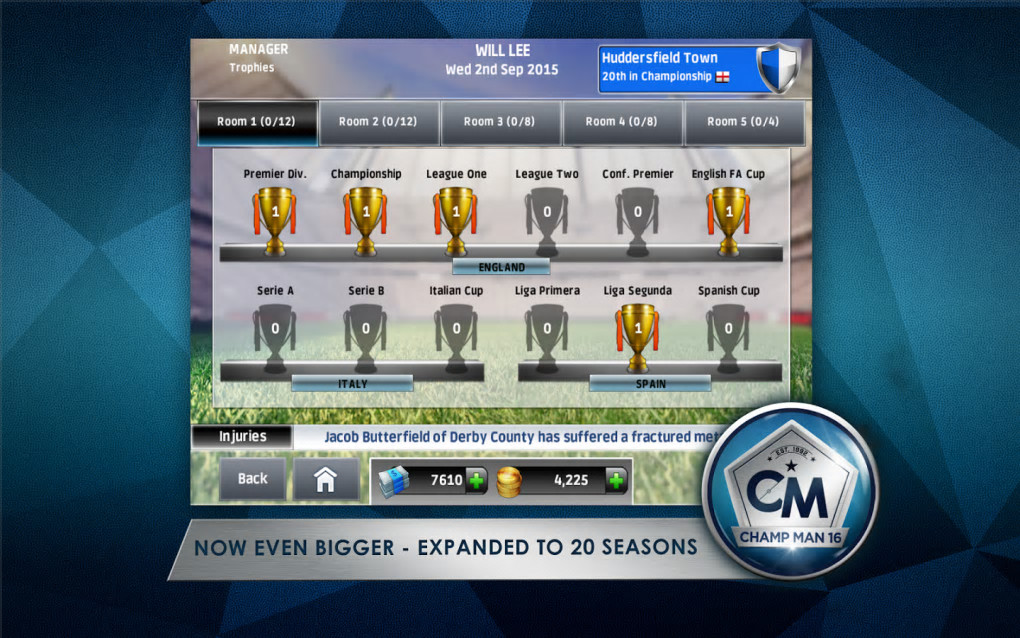Select the Room 3 tab

pos(500,122)
